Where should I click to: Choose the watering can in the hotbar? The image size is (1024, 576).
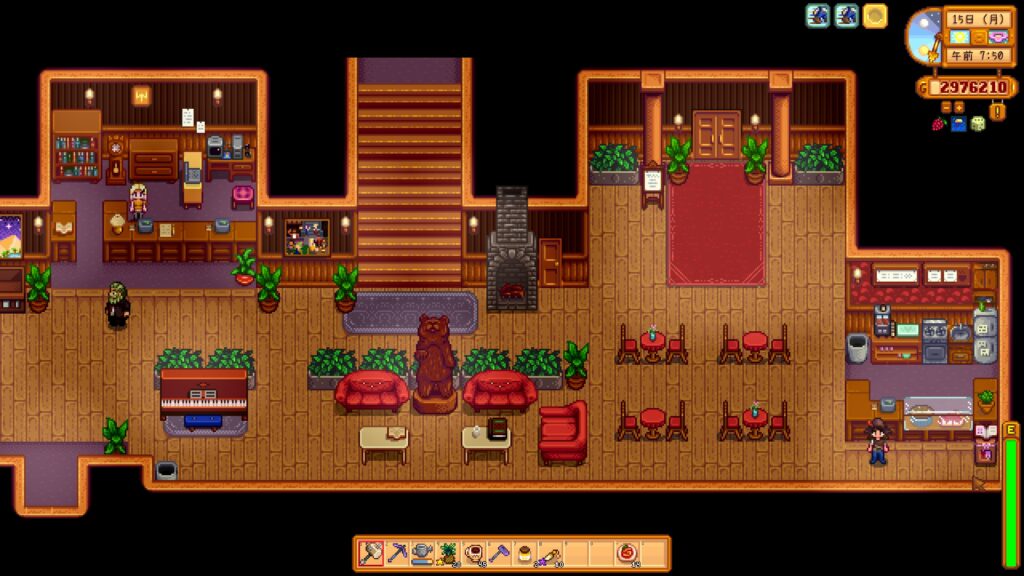click(x=423, y=553)
